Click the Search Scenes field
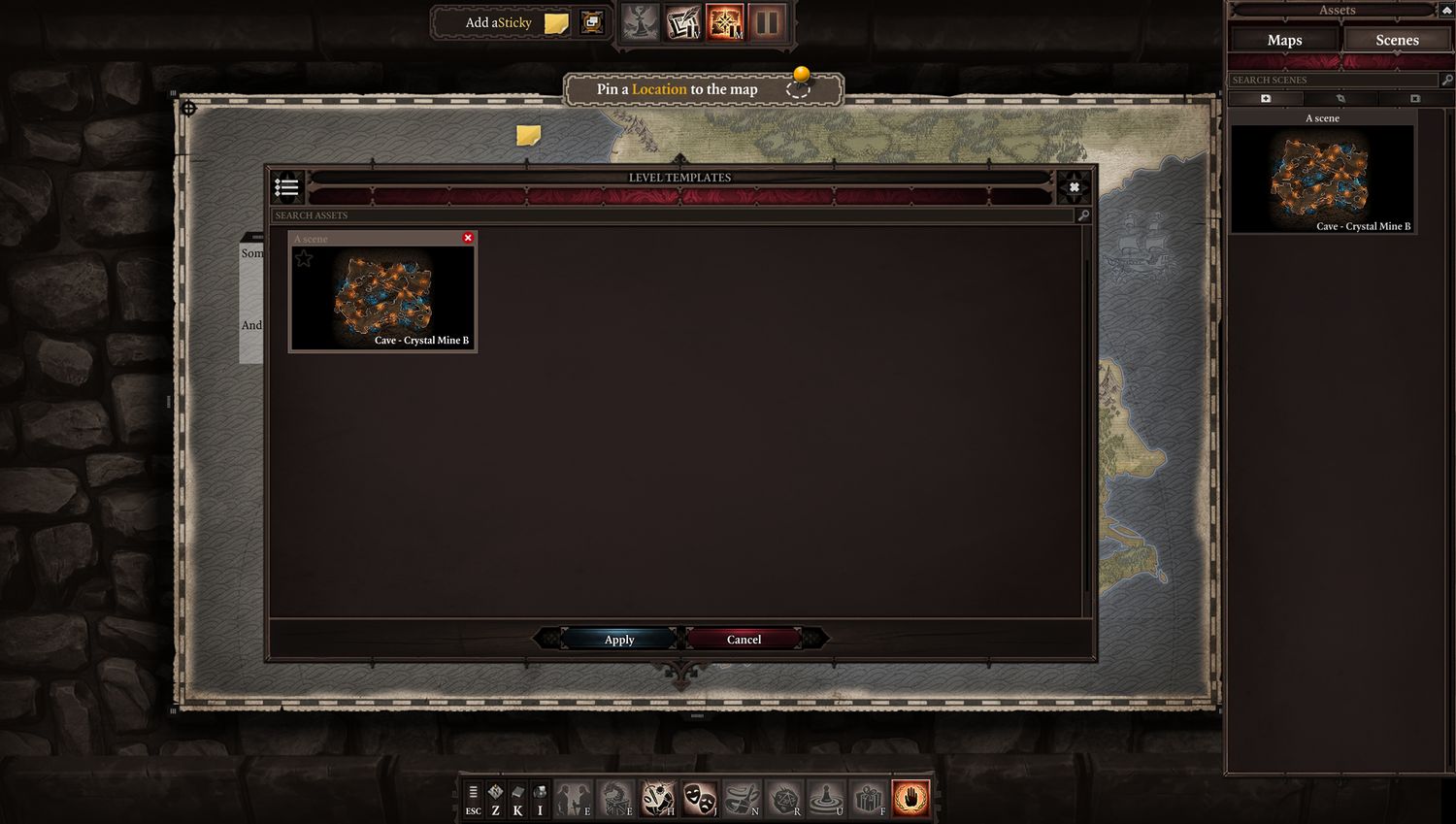This screenshot has width=1456, height=824. (x=1332, y=80)
